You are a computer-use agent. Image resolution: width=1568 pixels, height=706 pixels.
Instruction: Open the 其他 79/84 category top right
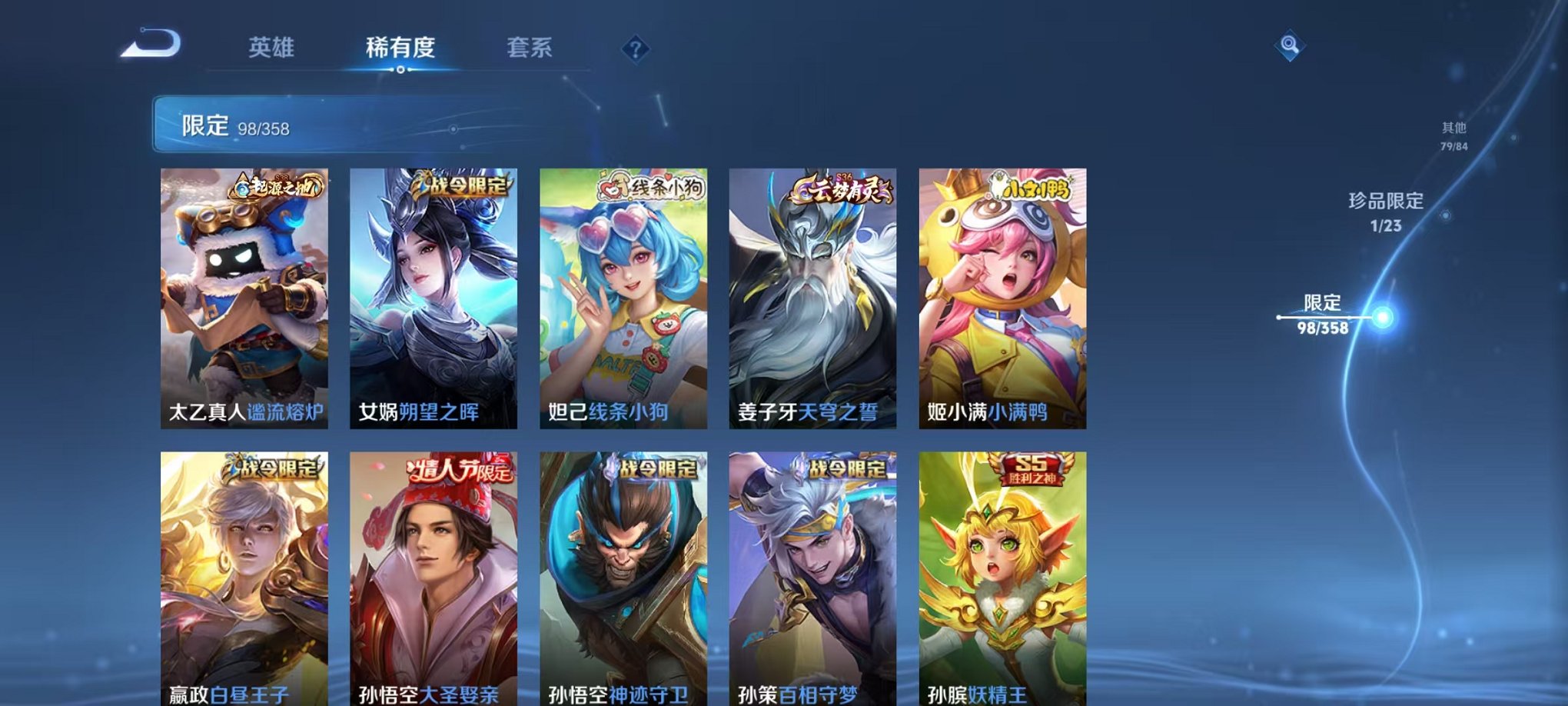(x=1453, y=137)
